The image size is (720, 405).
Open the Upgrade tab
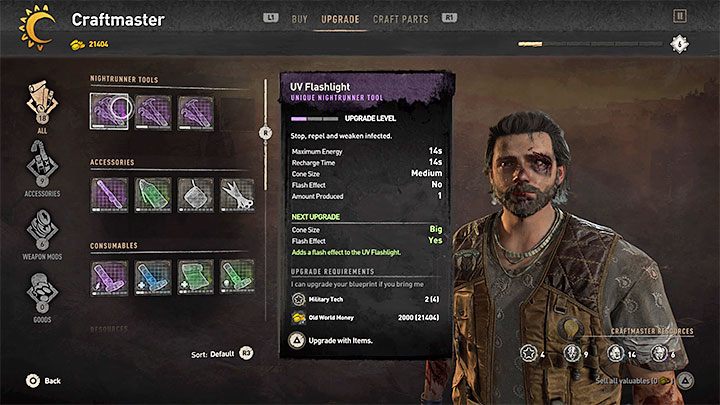tap(340, 18)
